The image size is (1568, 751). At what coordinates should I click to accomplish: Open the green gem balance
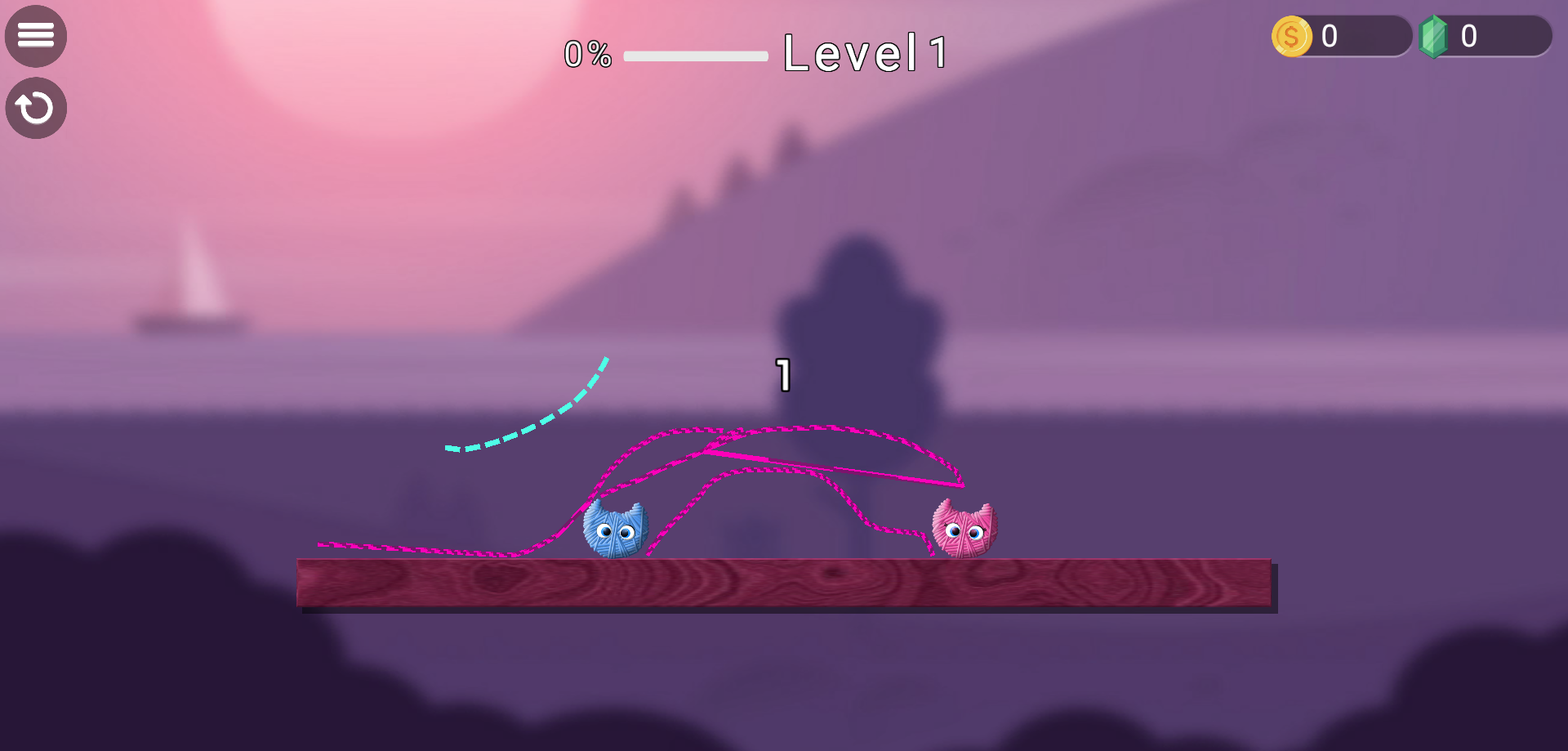click(x=1483, y=37)
